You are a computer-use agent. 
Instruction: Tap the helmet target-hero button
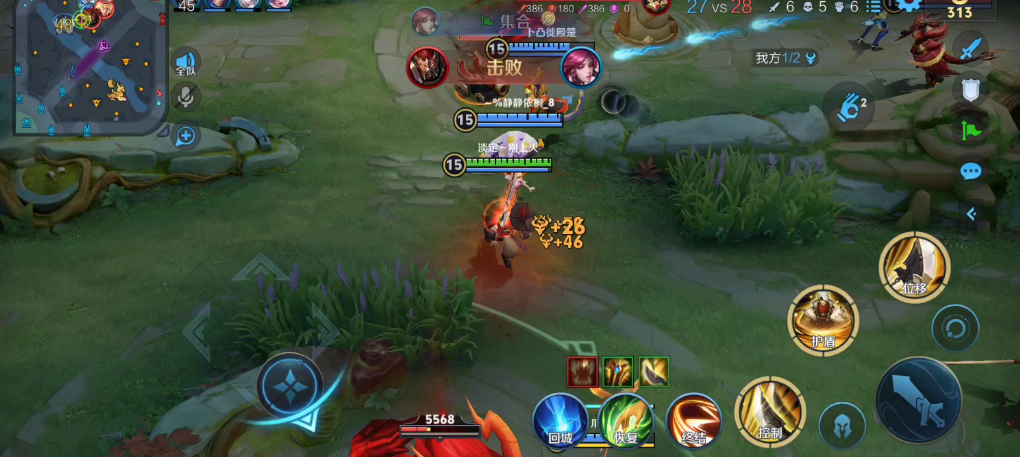[842, 425]
